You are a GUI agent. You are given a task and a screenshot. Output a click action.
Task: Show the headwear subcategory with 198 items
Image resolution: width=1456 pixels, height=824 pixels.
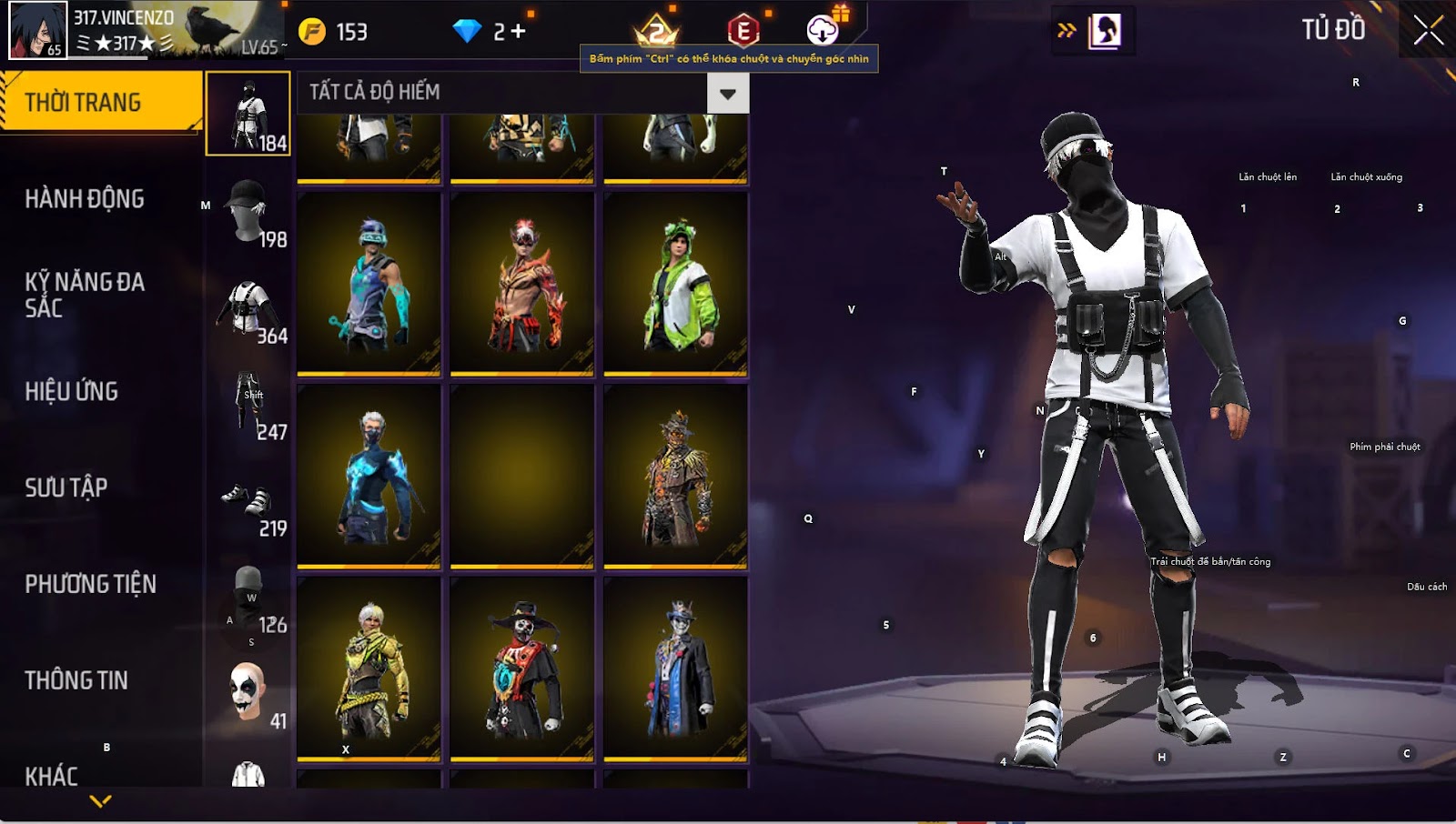[248, 211]
